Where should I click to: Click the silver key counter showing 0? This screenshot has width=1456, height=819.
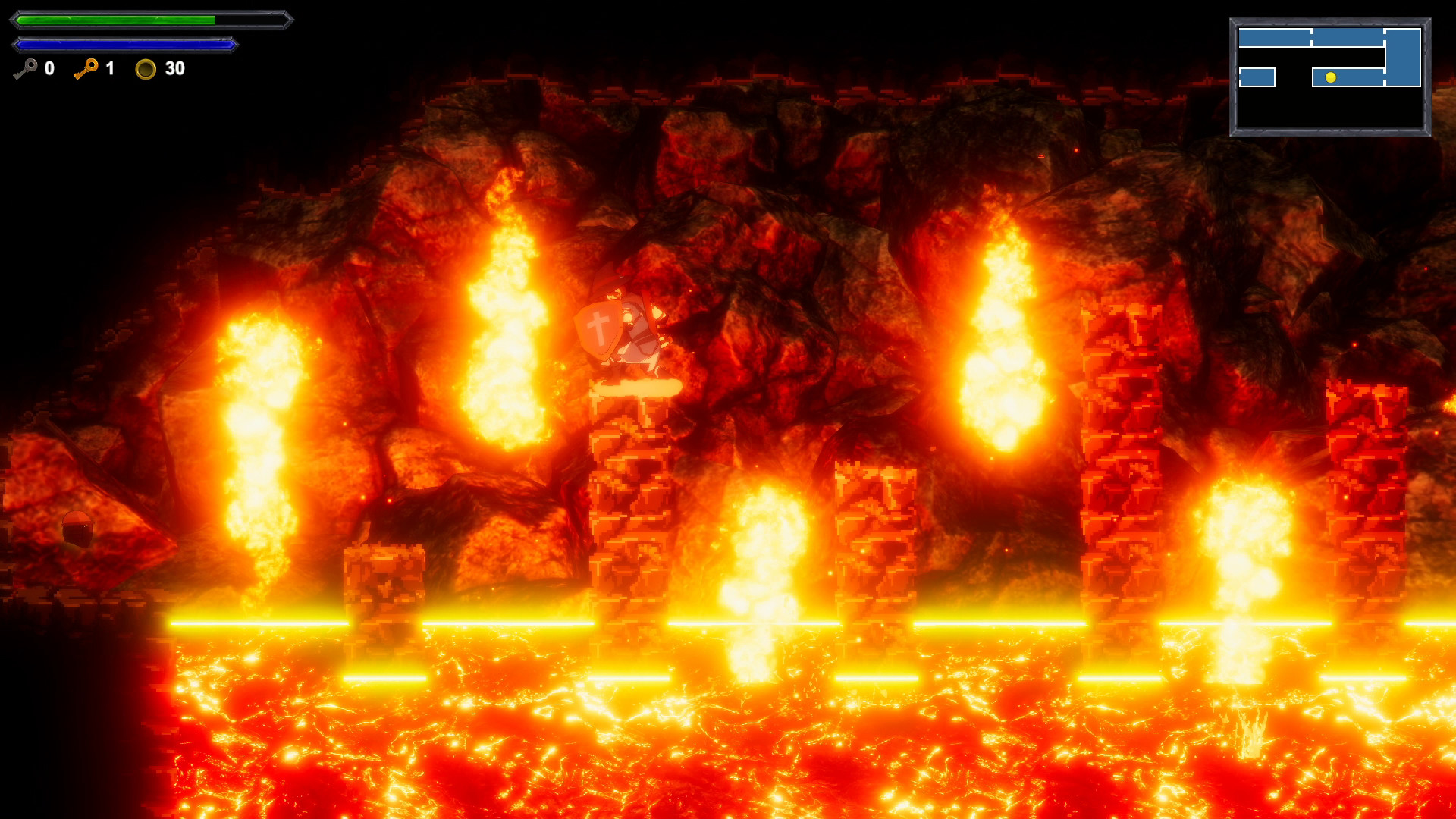click(49, 68)
